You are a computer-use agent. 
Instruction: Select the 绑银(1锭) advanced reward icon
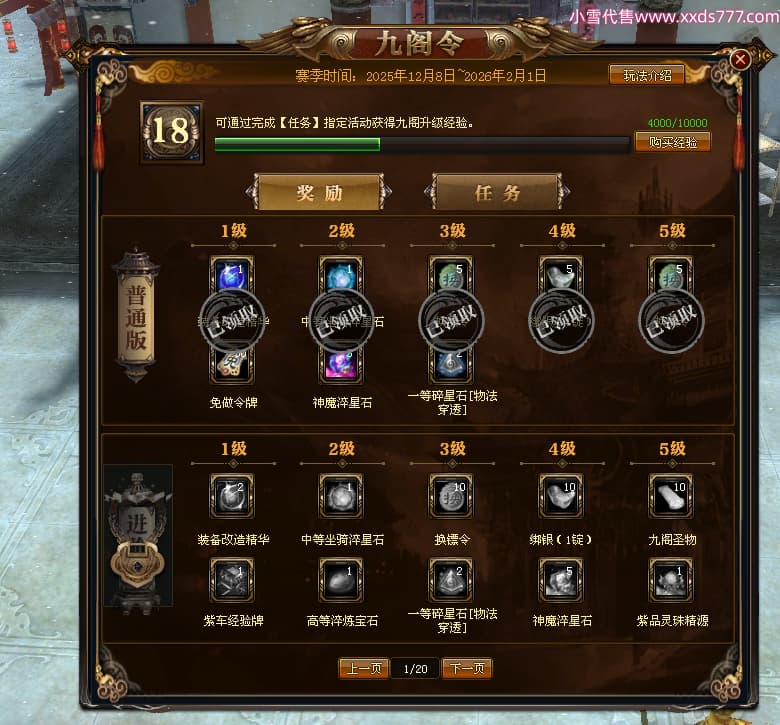560,495
